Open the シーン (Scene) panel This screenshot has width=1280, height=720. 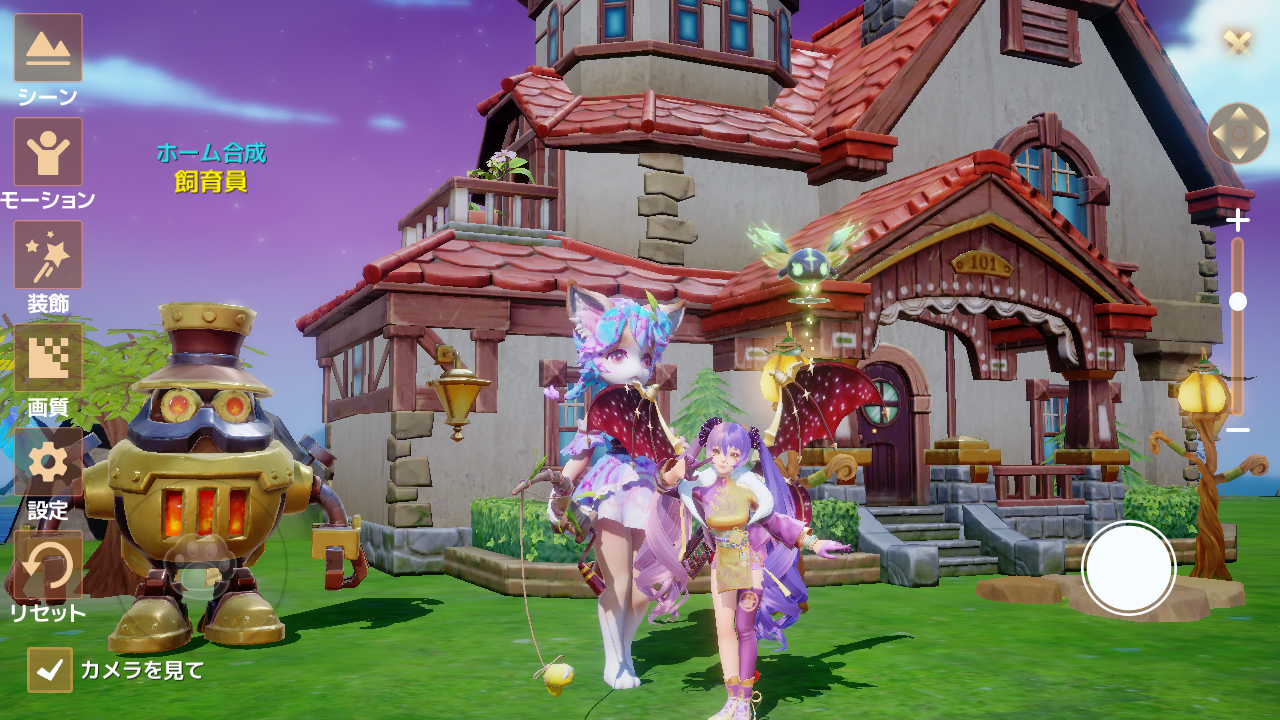(x=48, y=45)
